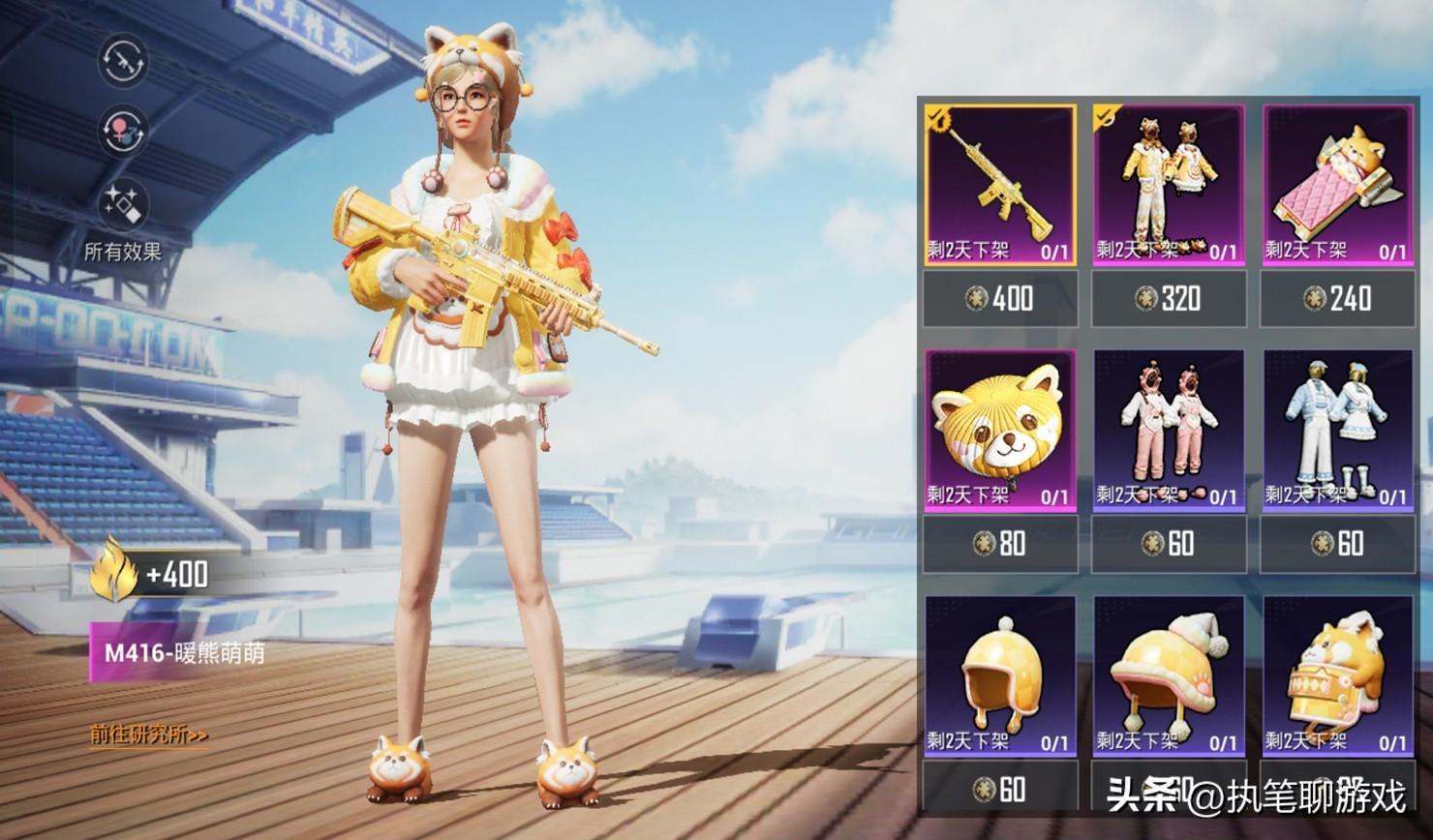Toggle the weapon swap preview icon
1433x840 pixels.
click(123, 61)
